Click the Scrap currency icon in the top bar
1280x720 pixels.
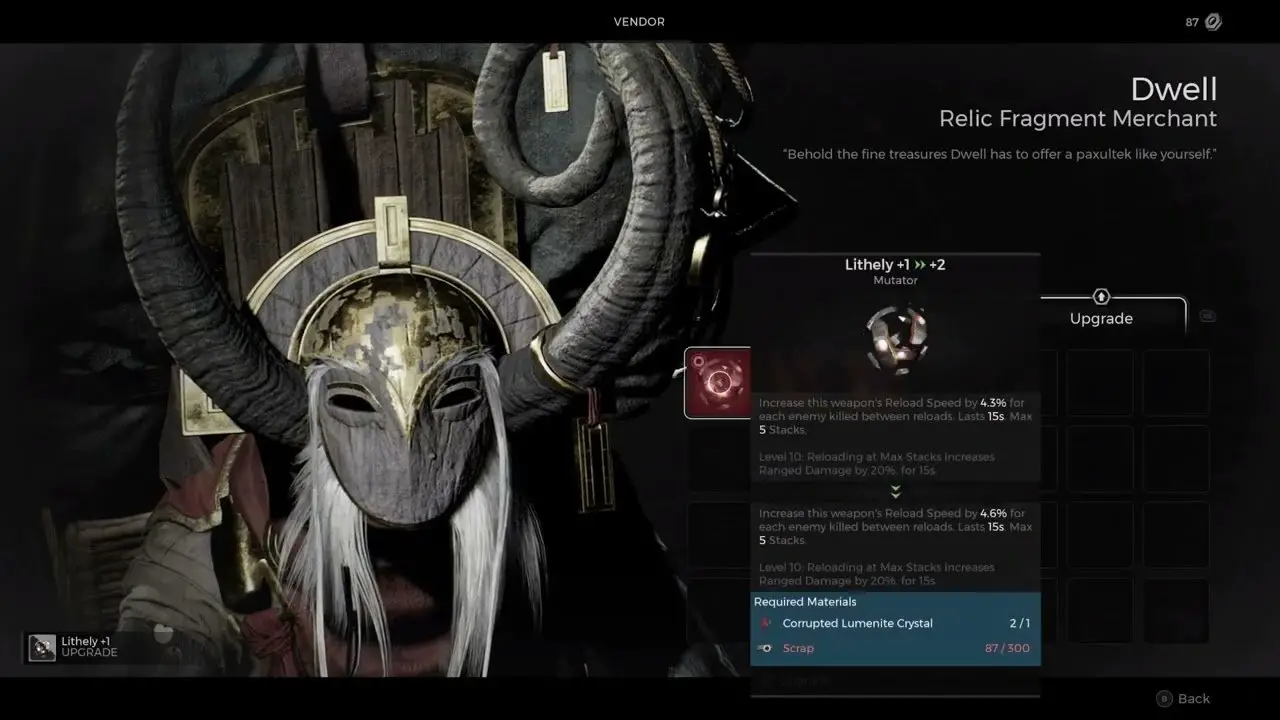(x=1213, y=21)
